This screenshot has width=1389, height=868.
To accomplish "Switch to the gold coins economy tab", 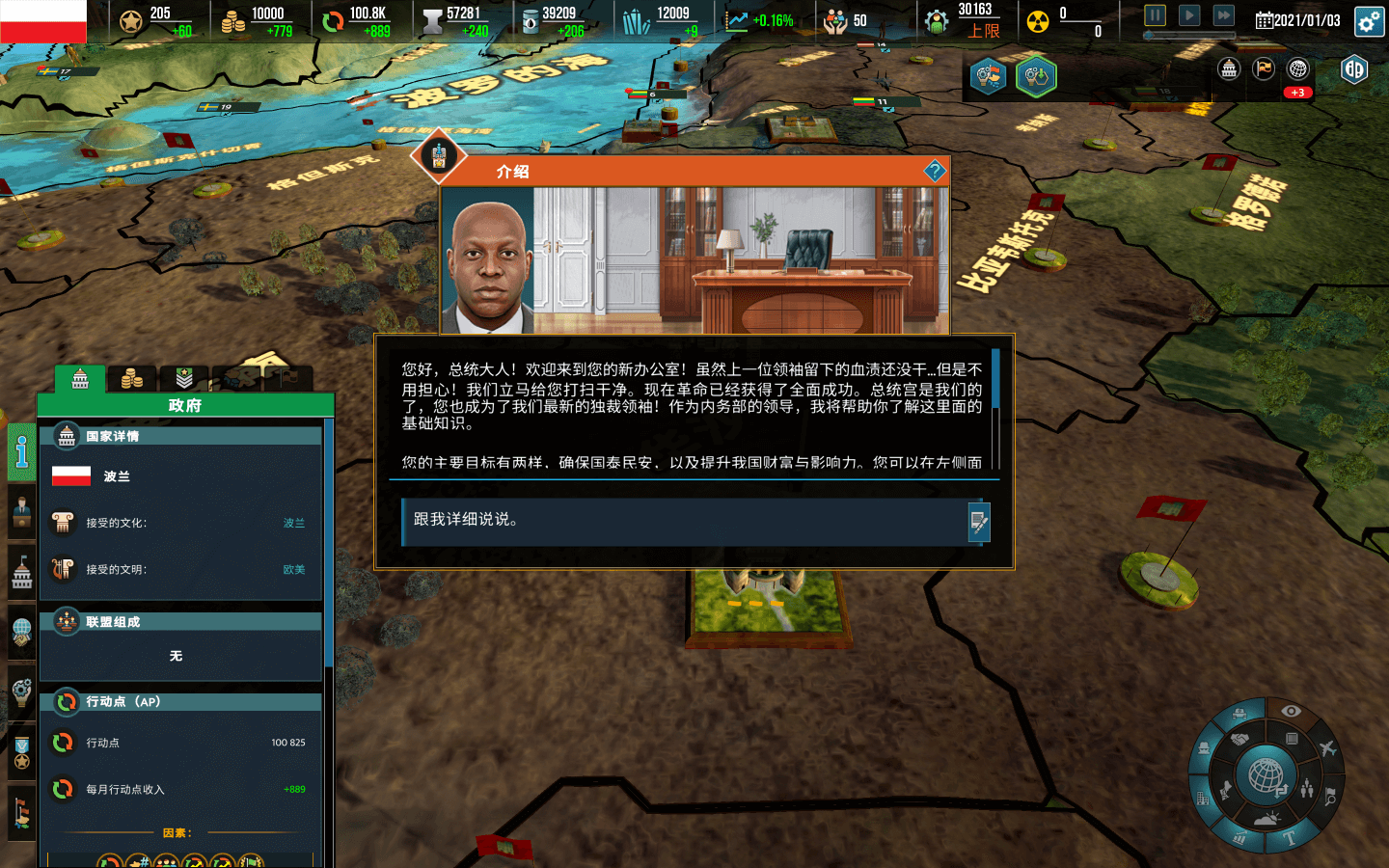I will [132, 379].
